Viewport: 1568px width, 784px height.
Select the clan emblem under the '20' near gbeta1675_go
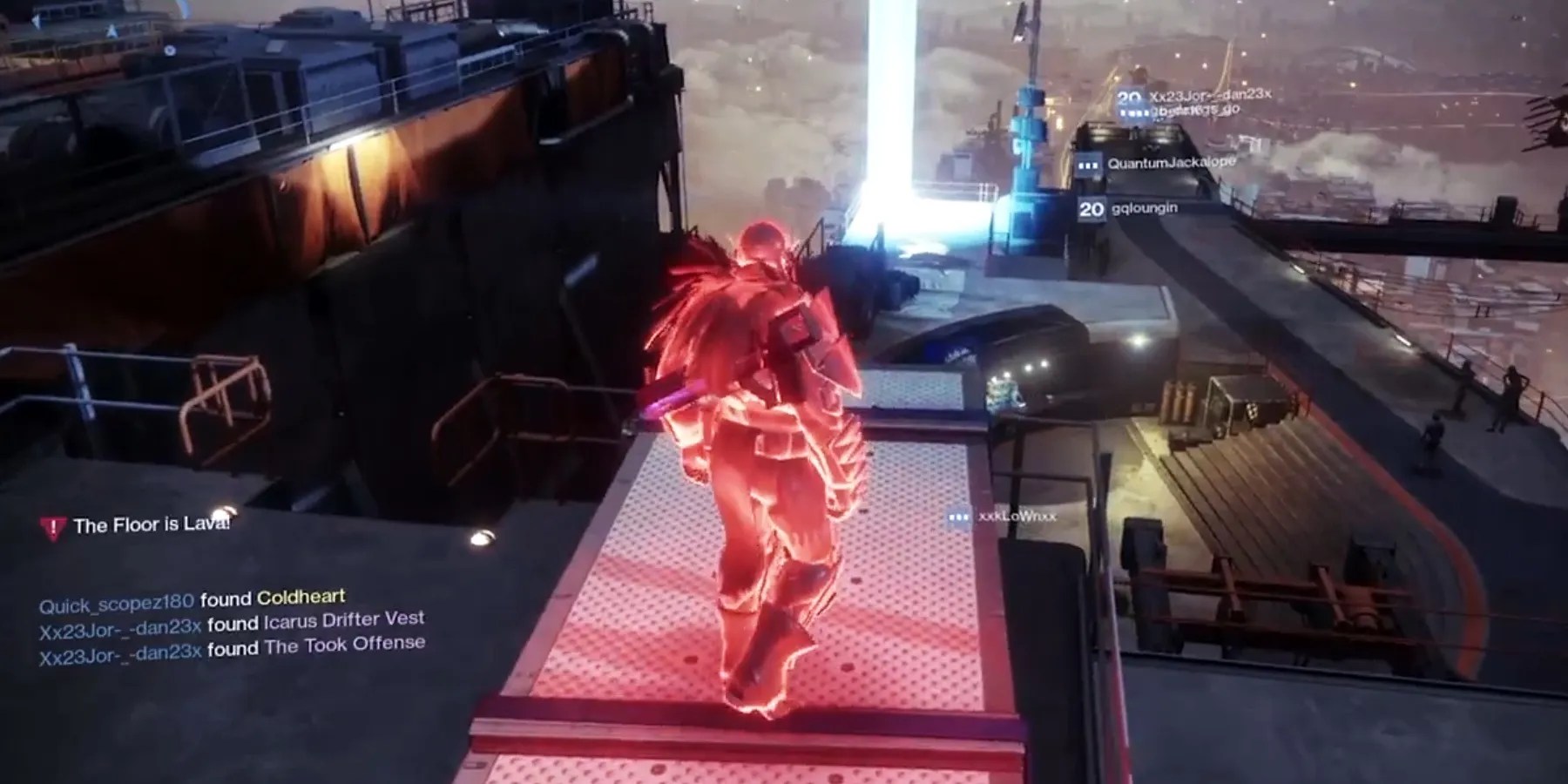tap(1132, 113)
